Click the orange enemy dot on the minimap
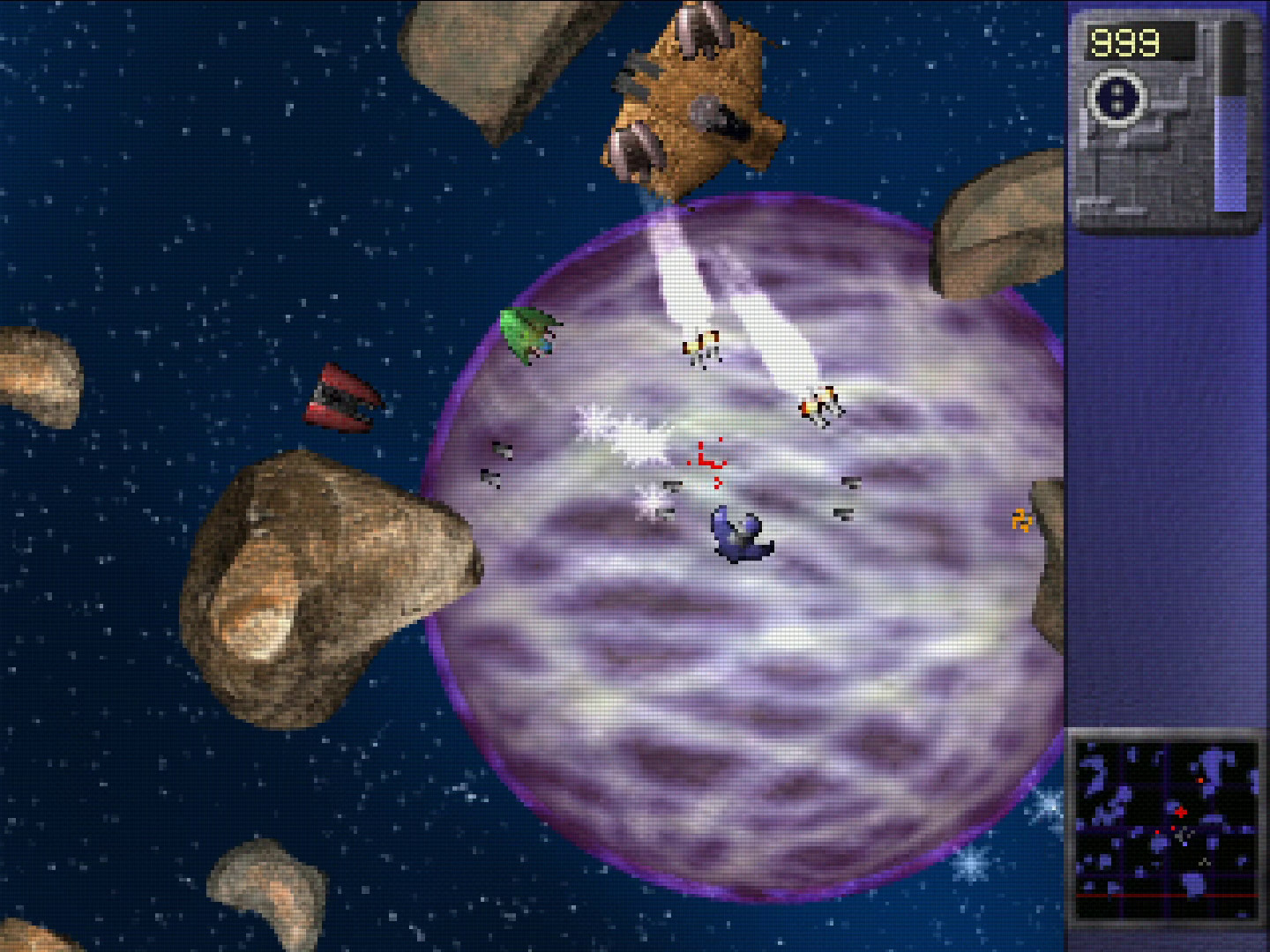 (1199, 779)
